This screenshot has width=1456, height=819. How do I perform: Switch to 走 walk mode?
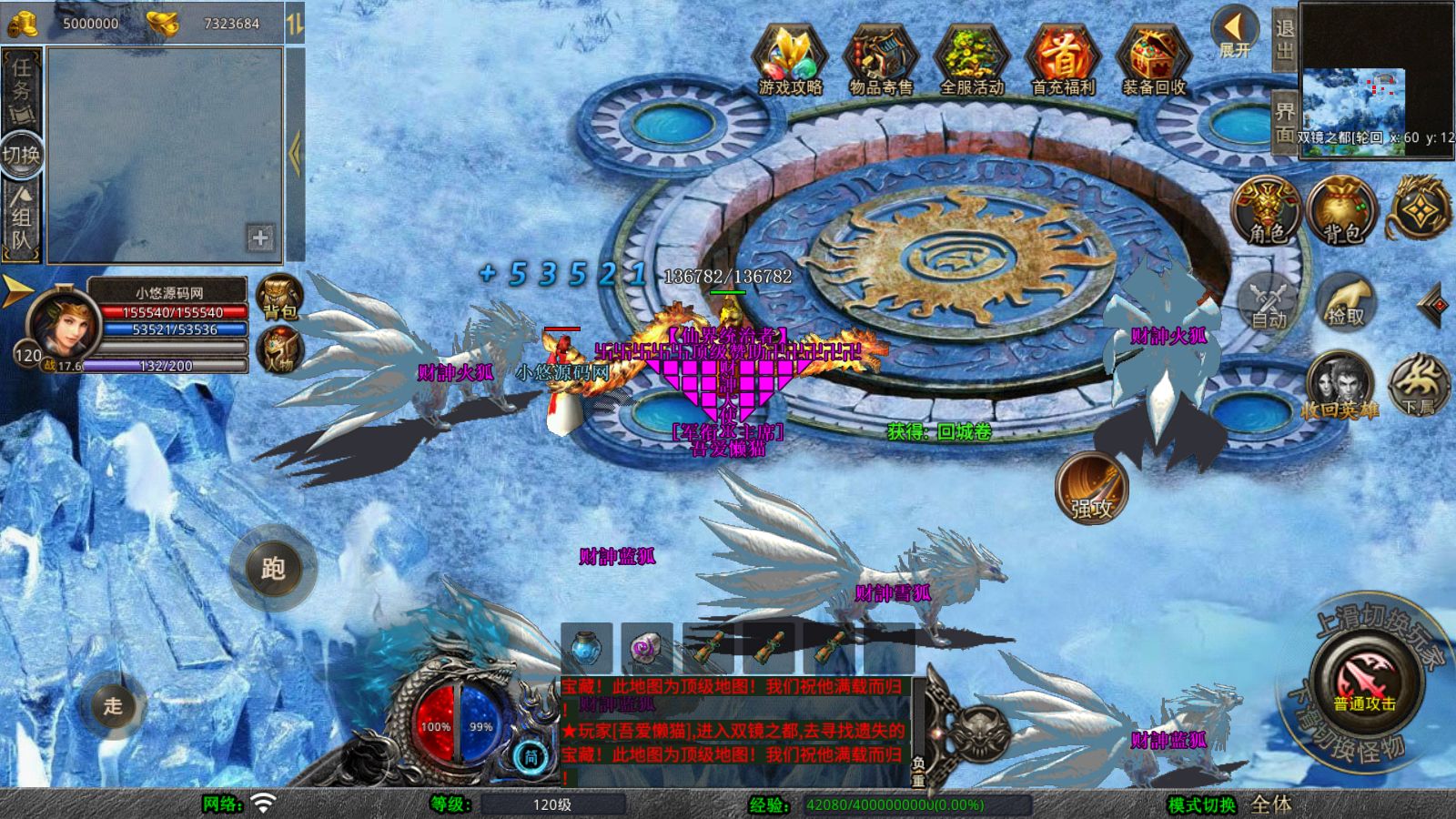[112, 705]
